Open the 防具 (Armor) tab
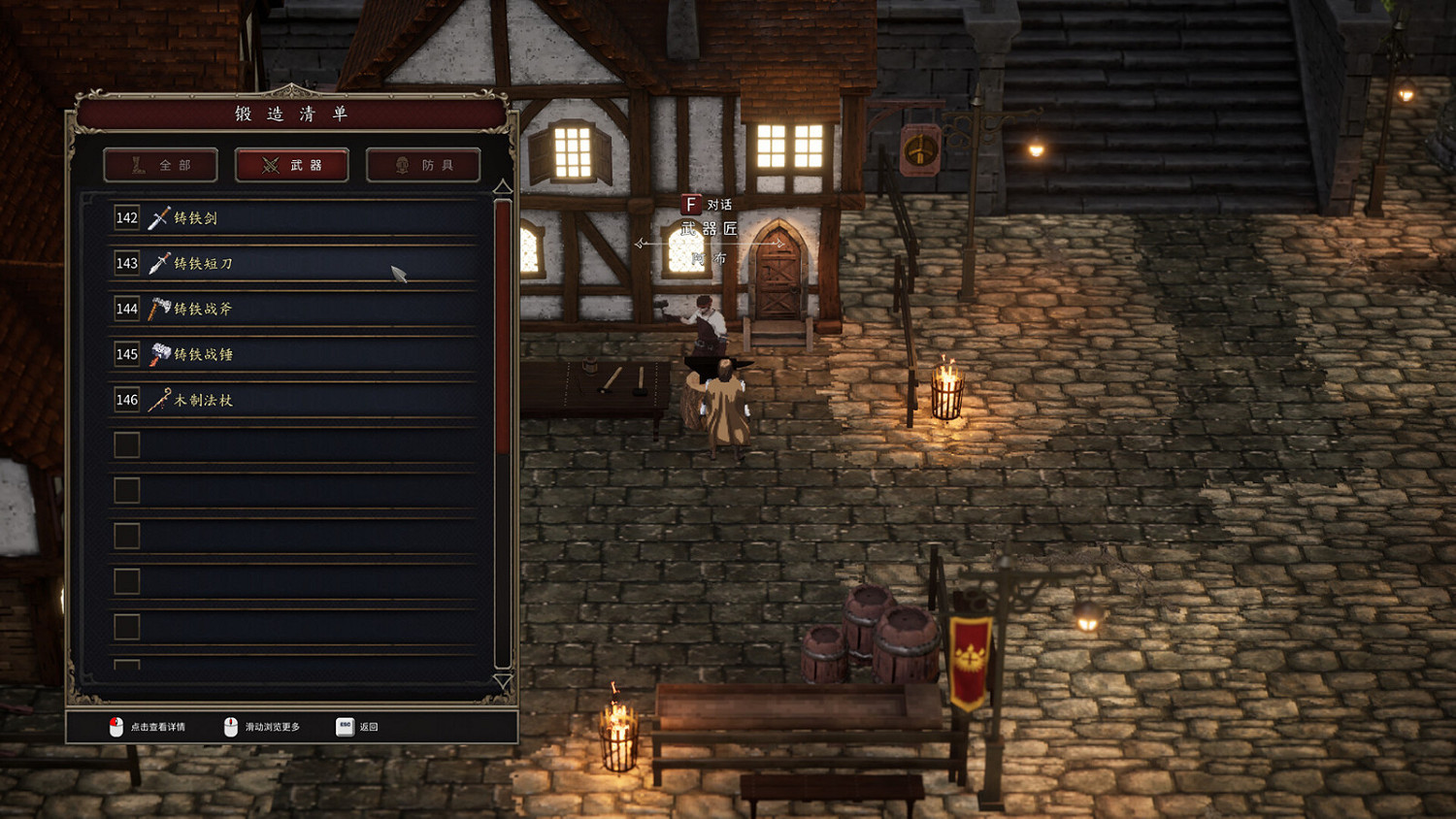 pyautogui.click(x=423, y=165)
